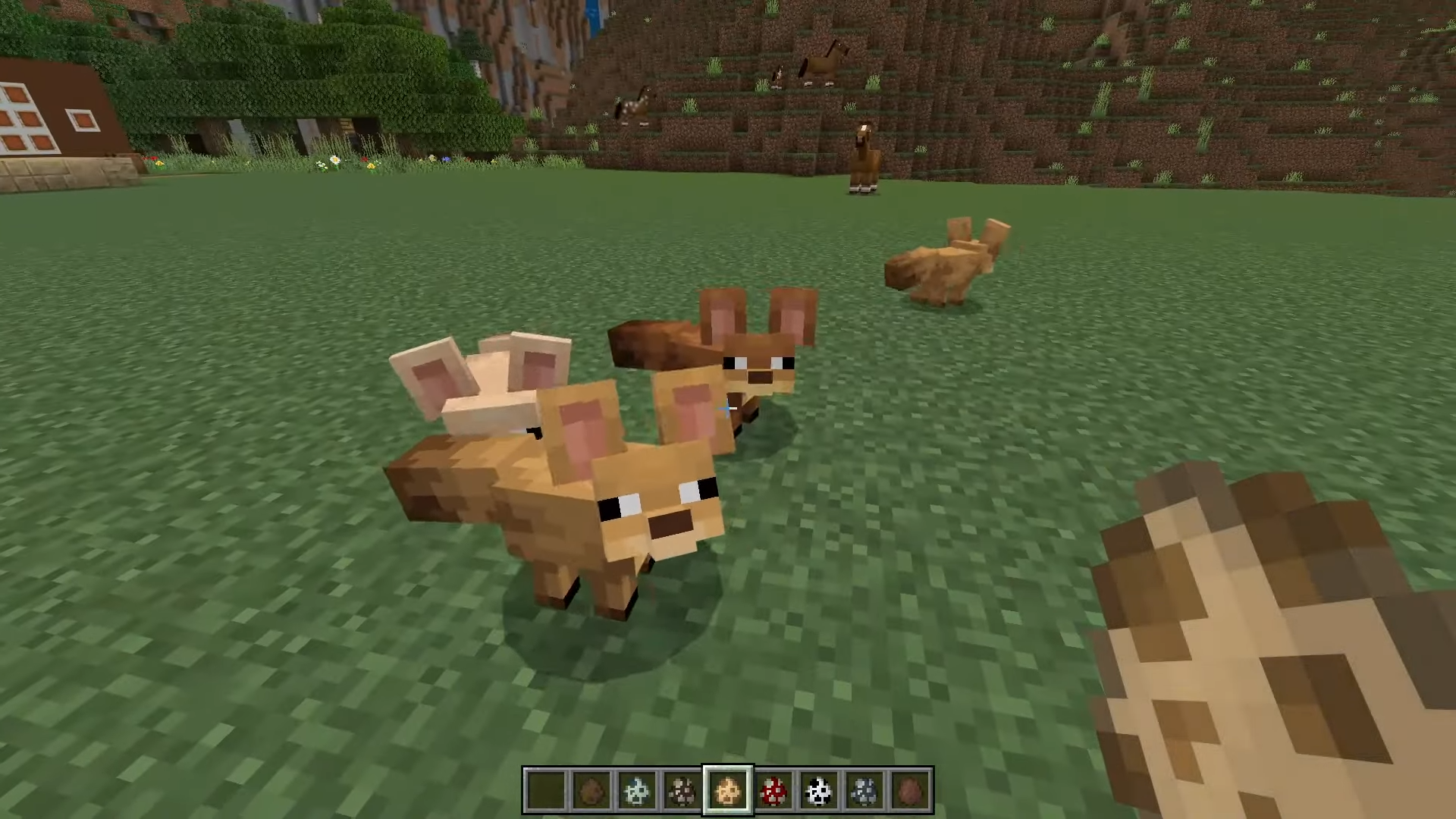This screenshot has height=819, width=1456.
Task: Choose the white and black spawn egg
Action: 819,790
